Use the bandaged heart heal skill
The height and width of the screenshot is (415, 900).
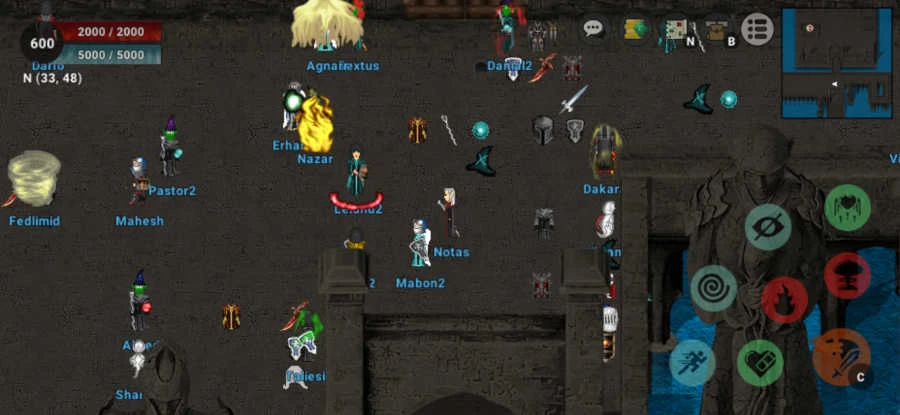(761, 363)
